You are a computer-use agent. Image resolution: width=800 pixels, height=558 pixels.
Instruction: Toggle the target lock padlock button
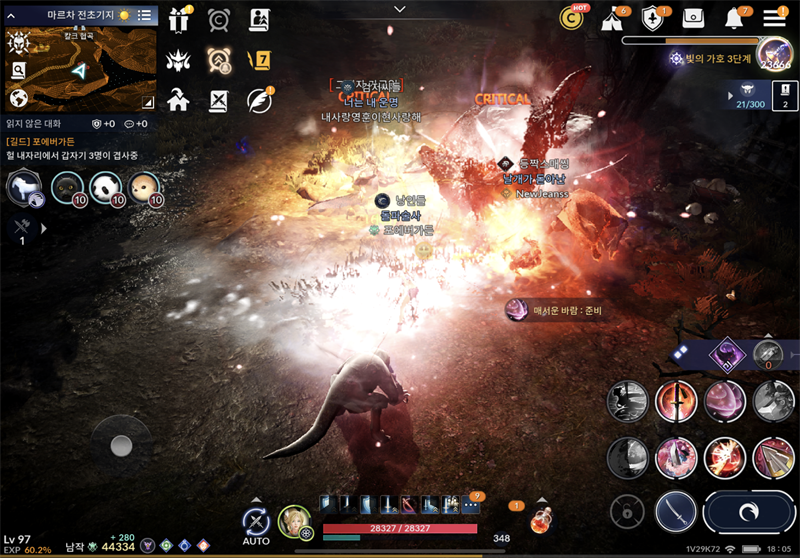(x=627, y=512)
